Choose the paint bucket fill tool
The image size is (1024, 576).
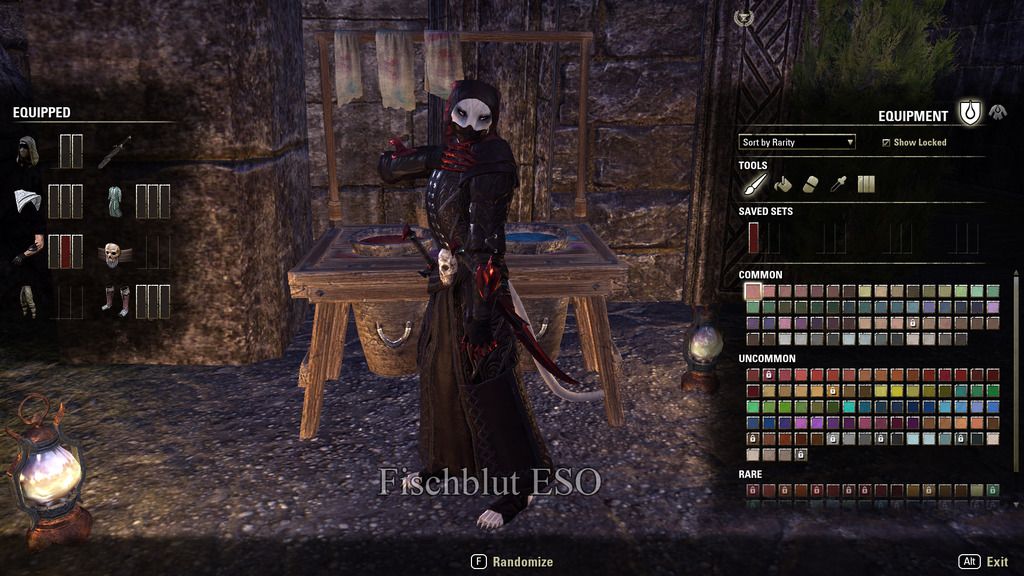(x=783, y=184)
